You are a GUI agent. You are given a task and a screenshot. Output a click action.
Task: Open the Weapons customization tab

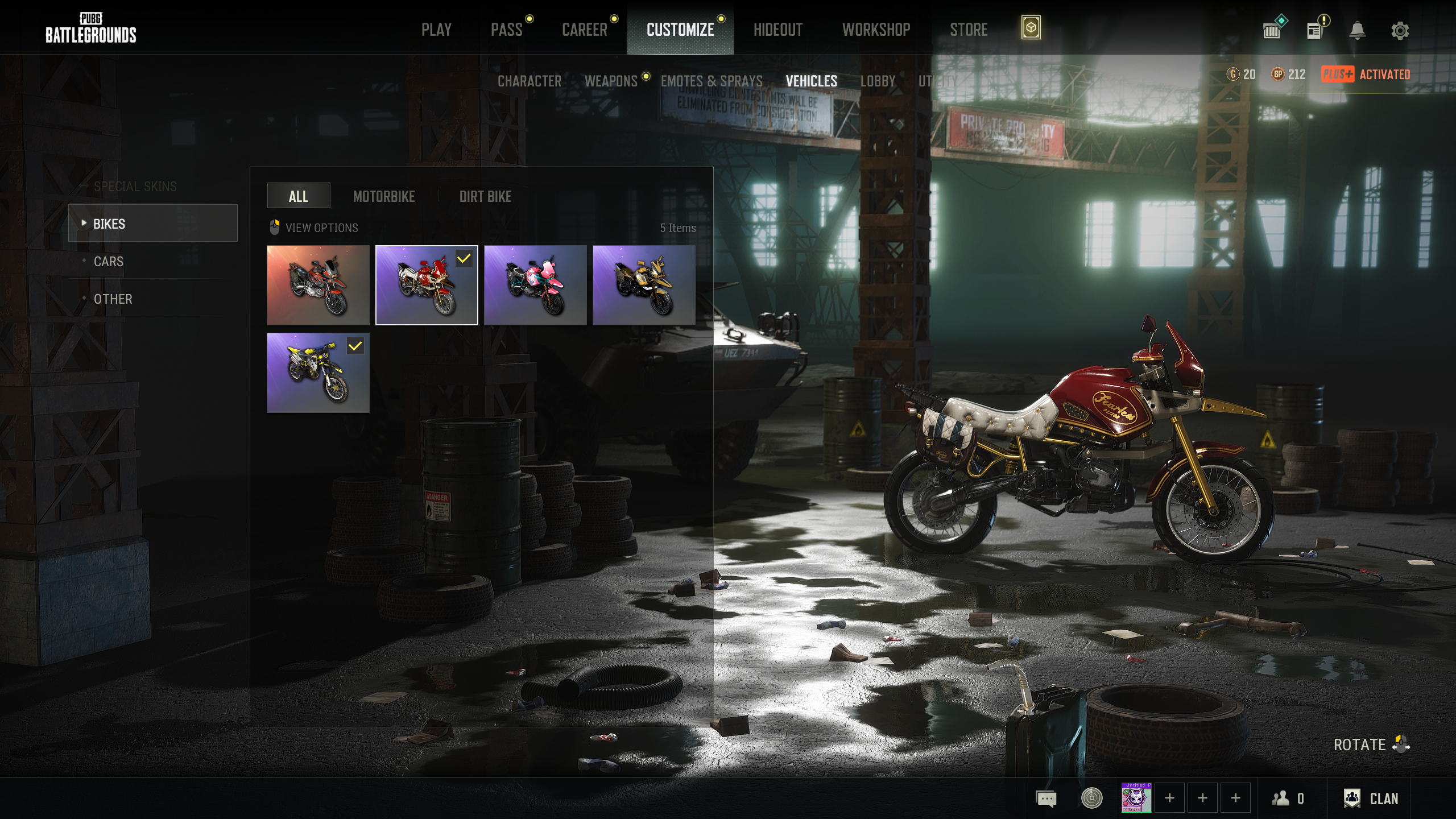click(611, 81)
